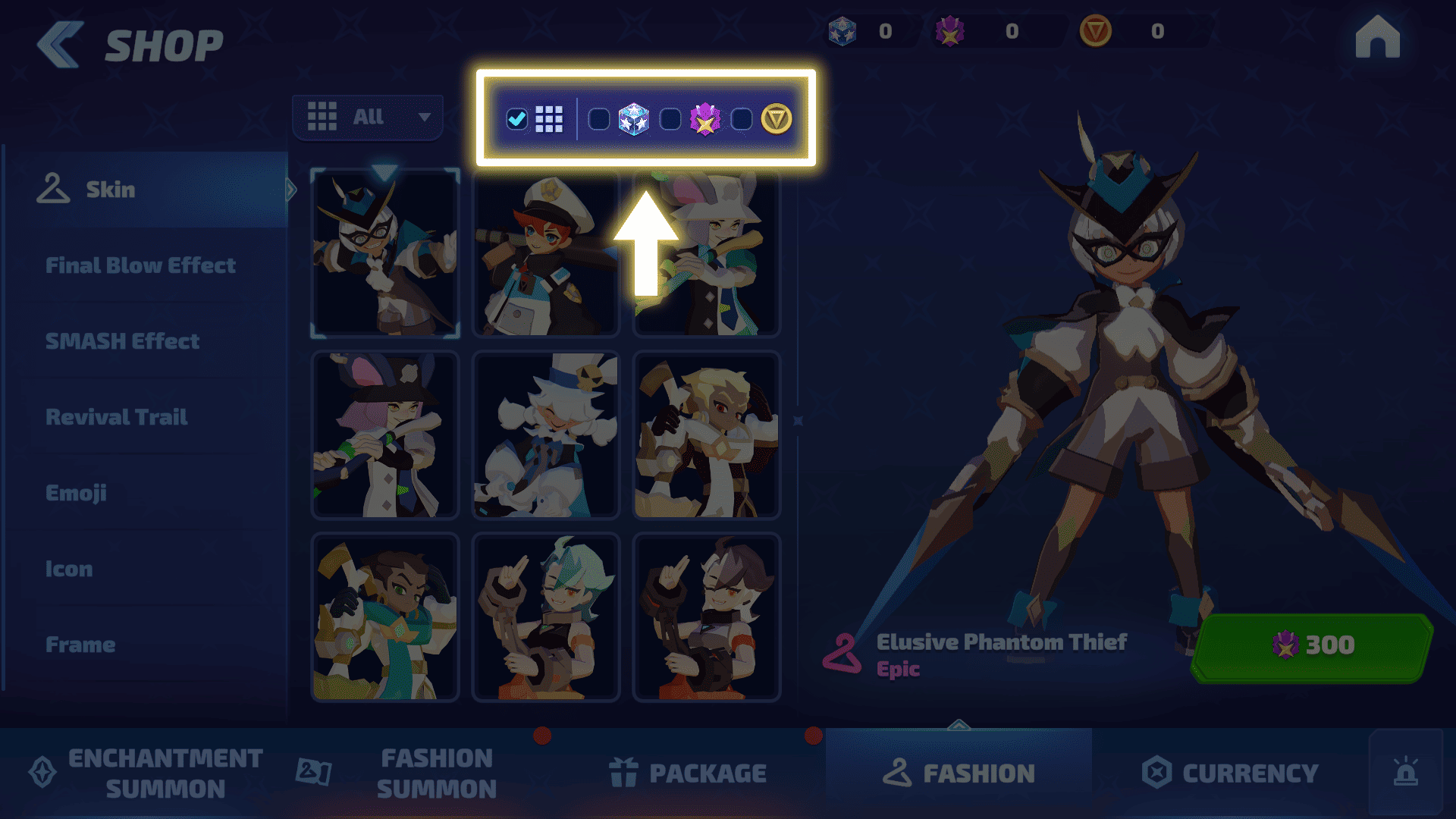Open the Icon category

click(x=69, y=569)
